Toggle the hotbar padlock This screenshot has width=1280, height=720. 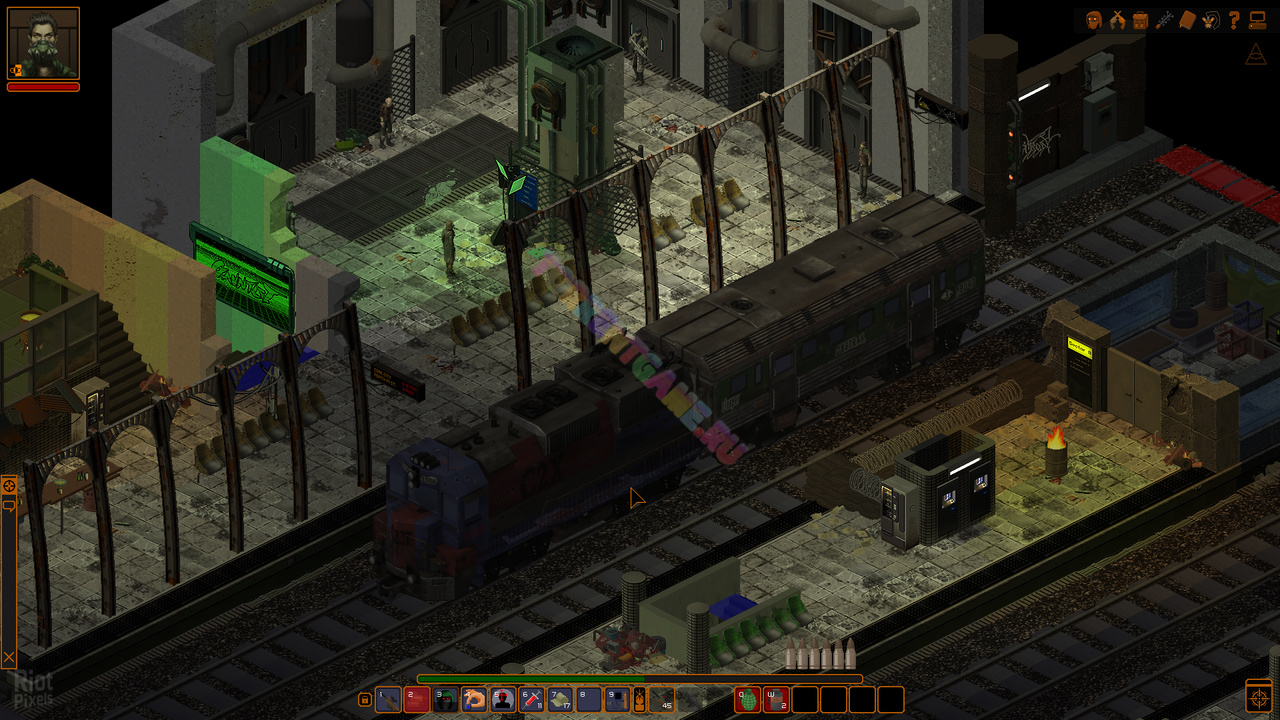(x=365, y=699)
